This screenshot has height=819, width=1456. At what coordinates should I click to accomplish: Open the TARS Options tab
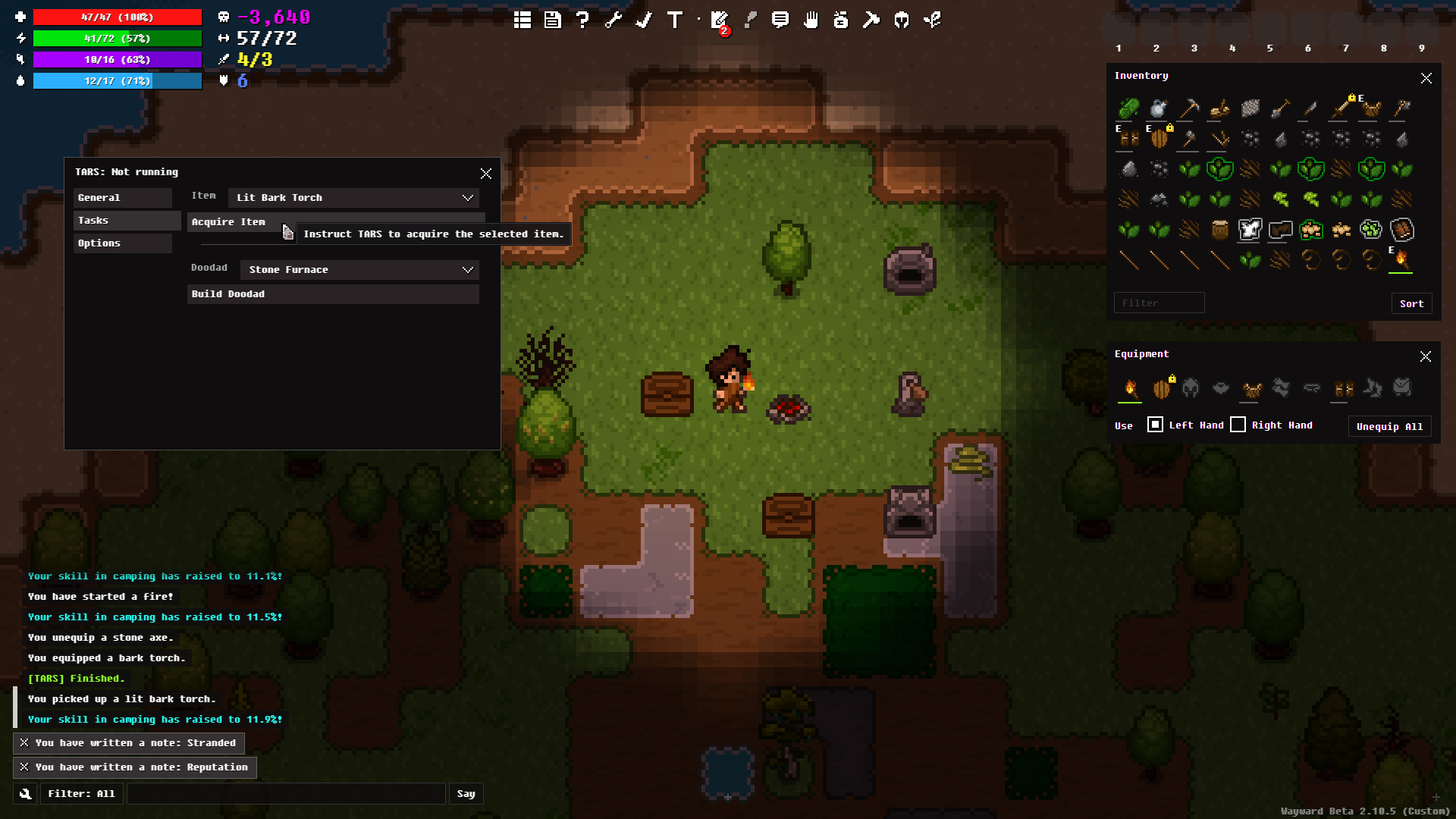[122, 243]
